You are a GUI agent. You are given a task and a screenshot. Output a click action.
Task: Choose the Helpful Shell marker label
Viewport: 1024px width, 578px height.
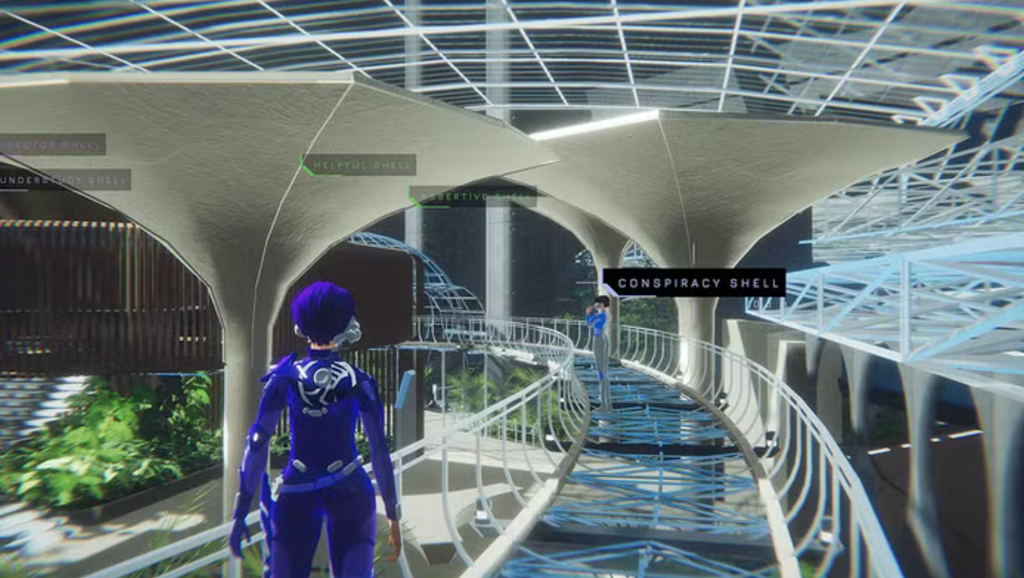coord(360,165)
